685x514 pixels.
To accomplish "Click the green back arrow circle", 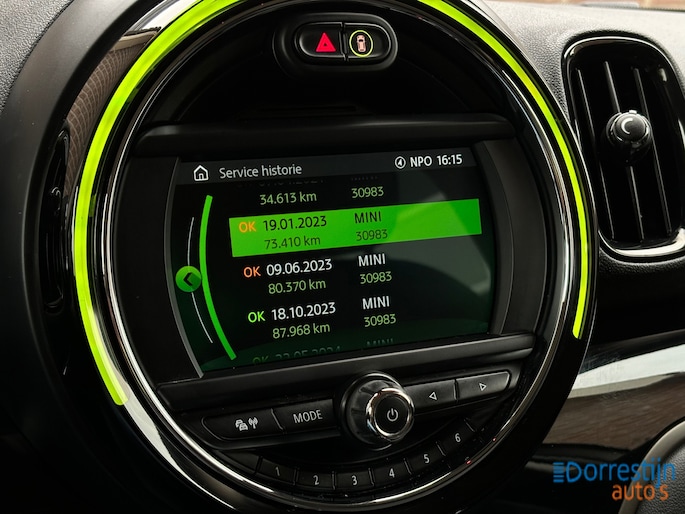I will (184, 278).
